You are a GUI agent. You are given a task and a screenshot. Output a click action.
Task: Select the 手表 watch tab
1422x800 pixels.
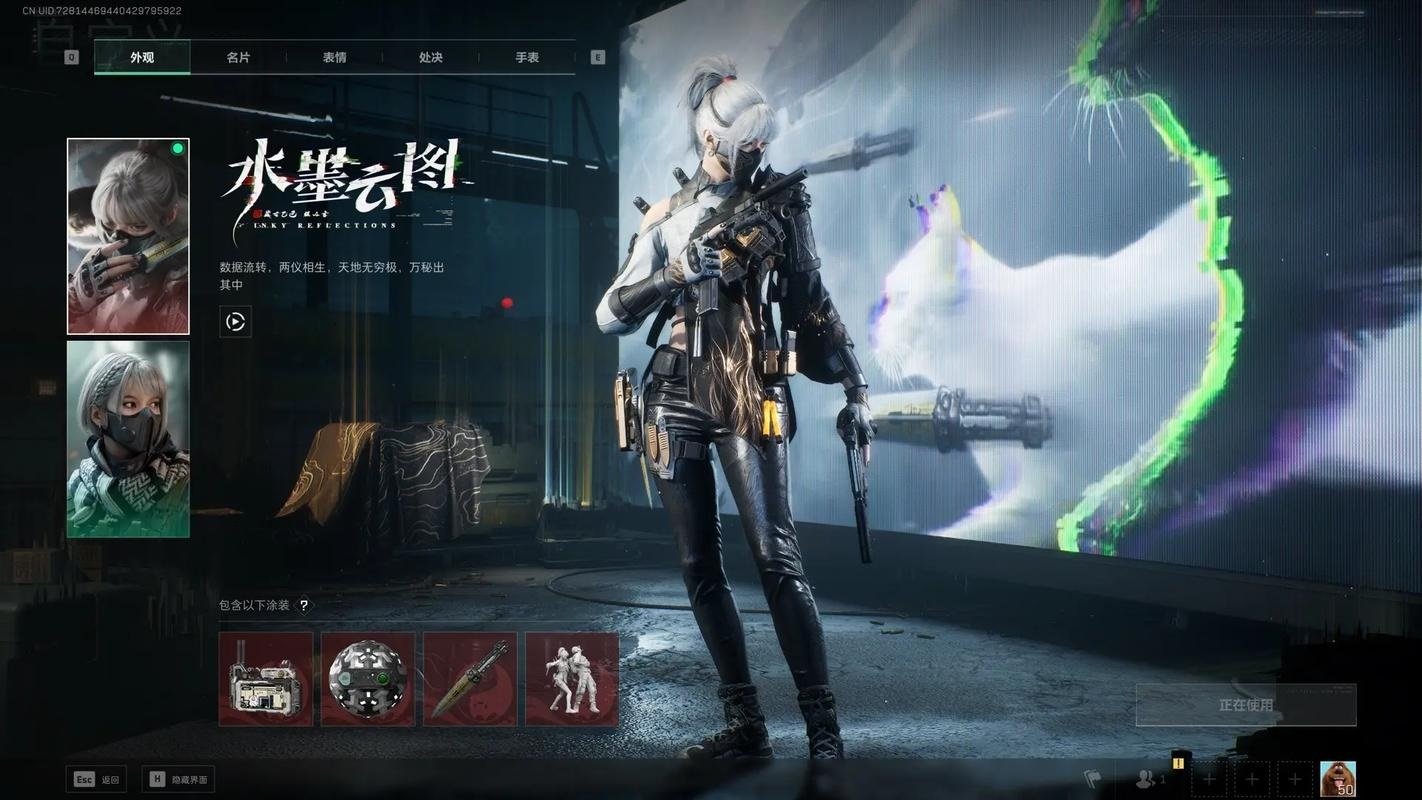[527, 57]
